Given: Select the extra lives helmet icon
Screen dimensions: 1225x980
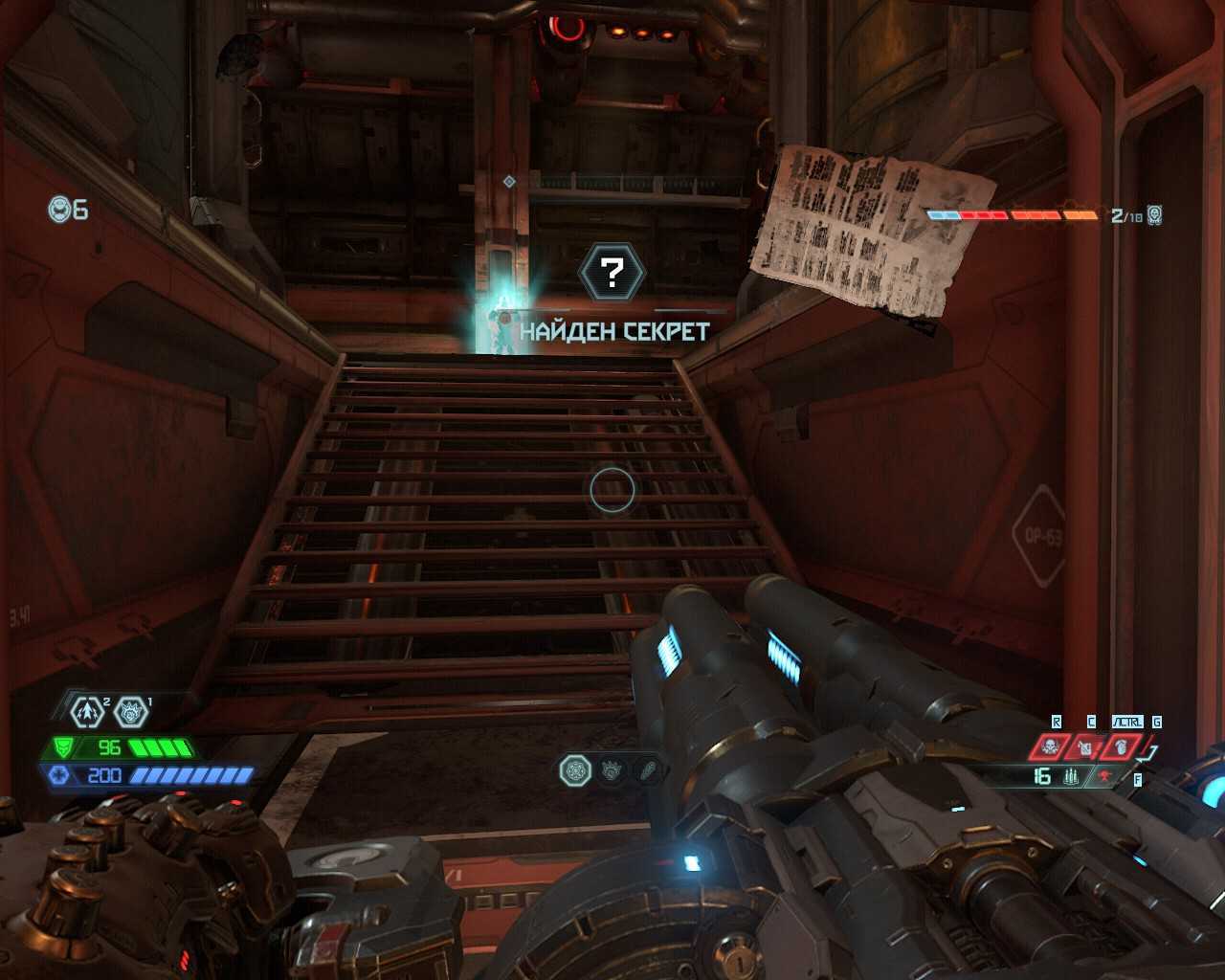Looking at the screenshot, I should pyautogui.click(x=60, y=209).
